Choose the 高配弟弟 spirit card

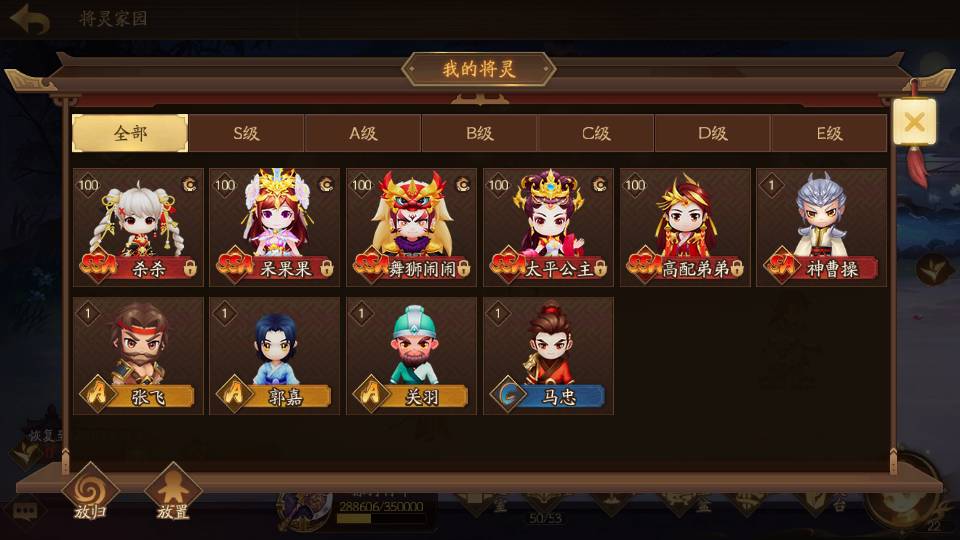pyautogui.click(x=685, y=227)
